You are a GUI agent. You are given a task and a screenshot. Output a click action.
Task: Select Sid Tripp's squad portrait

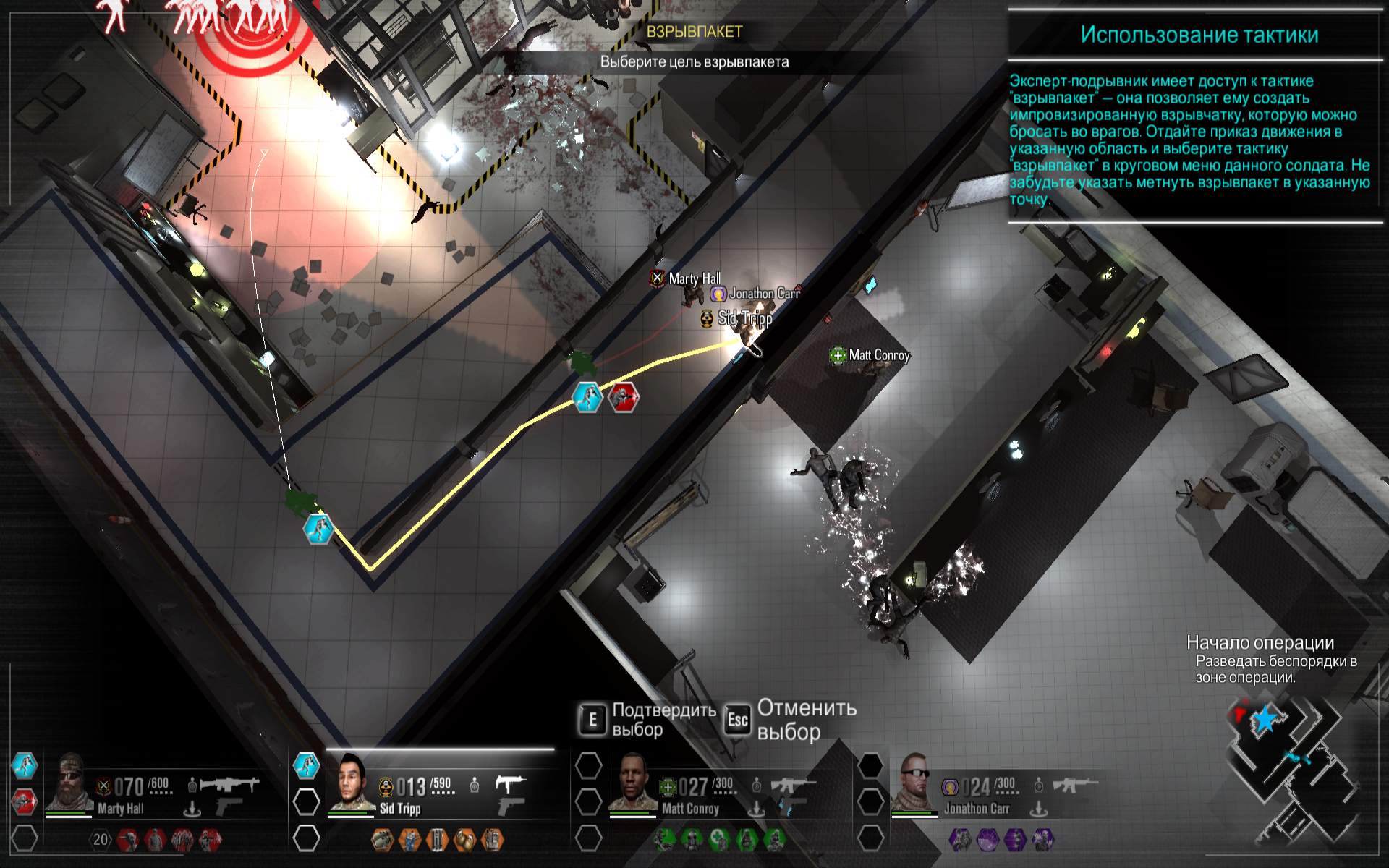pyautogui.click(x=351, y=784)
